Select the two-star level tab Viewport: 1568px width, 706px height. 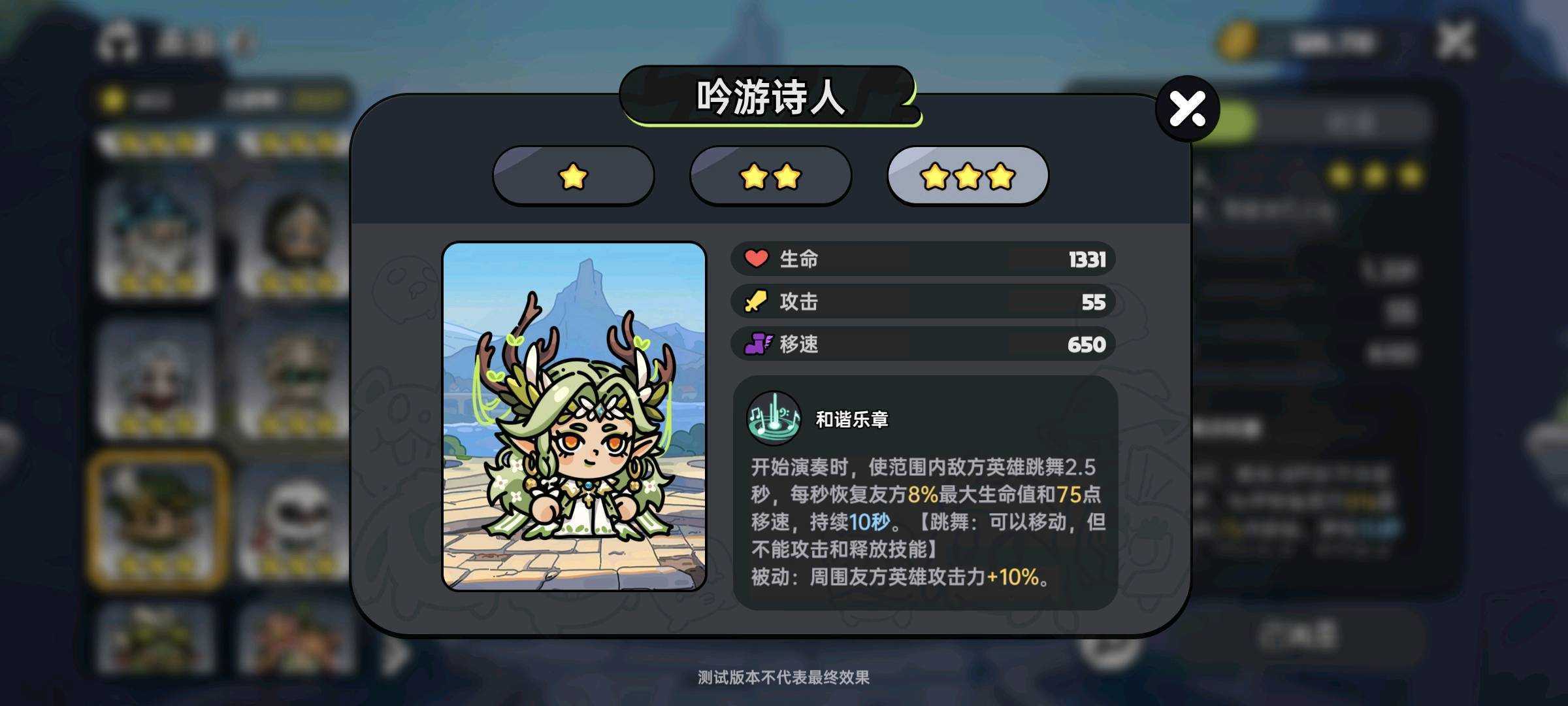(x=770, y=176)
